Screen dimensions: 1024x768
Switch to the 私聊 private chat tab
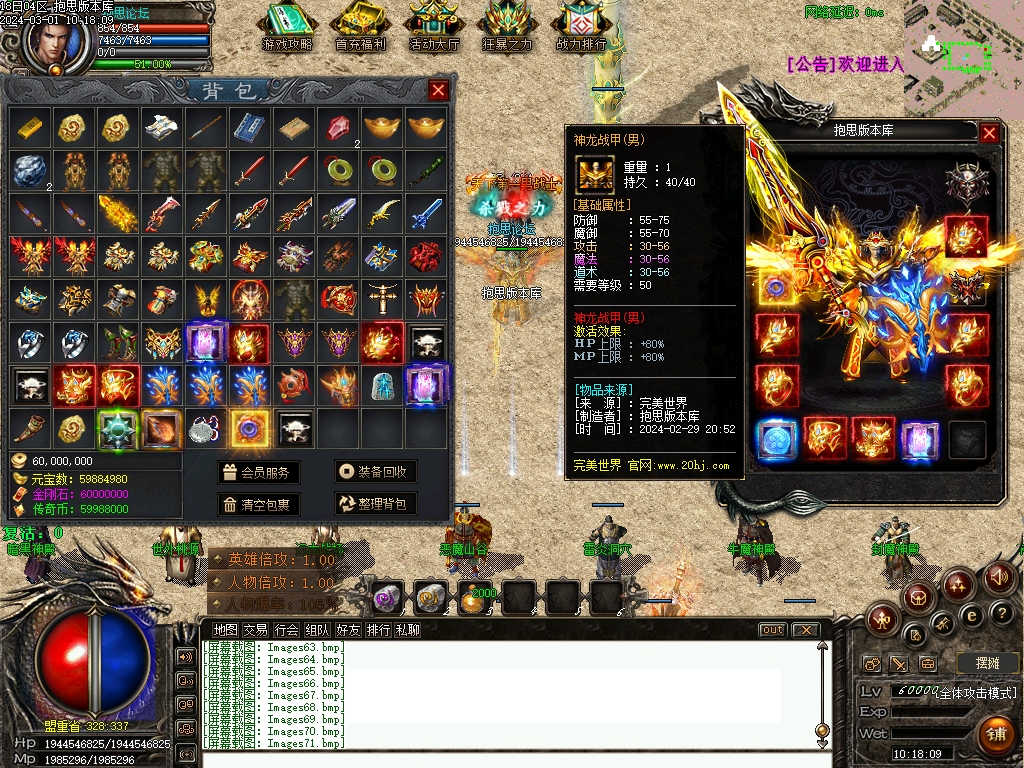point(407,630)
